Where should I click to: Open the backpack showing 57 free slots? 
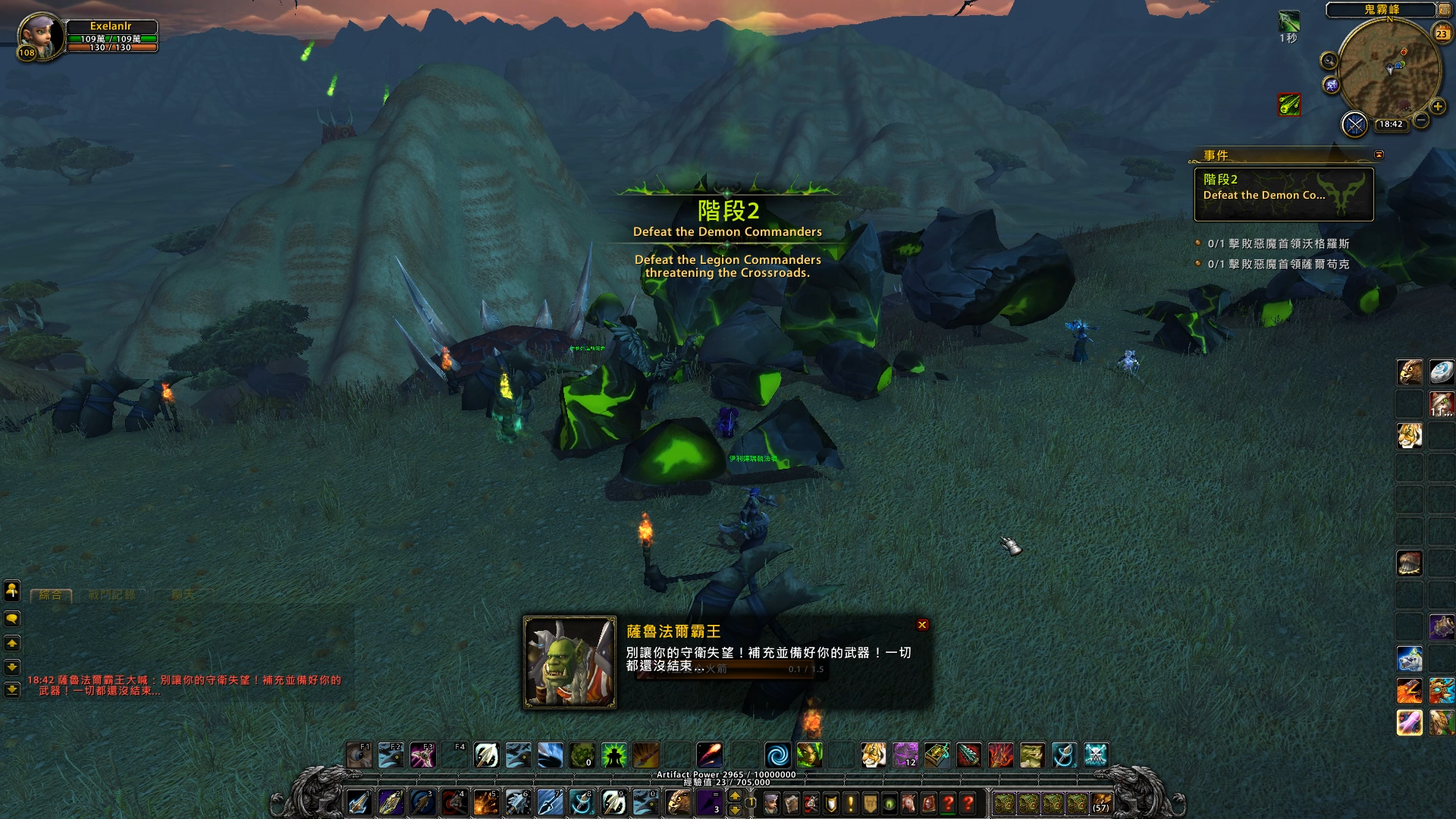1101,803
